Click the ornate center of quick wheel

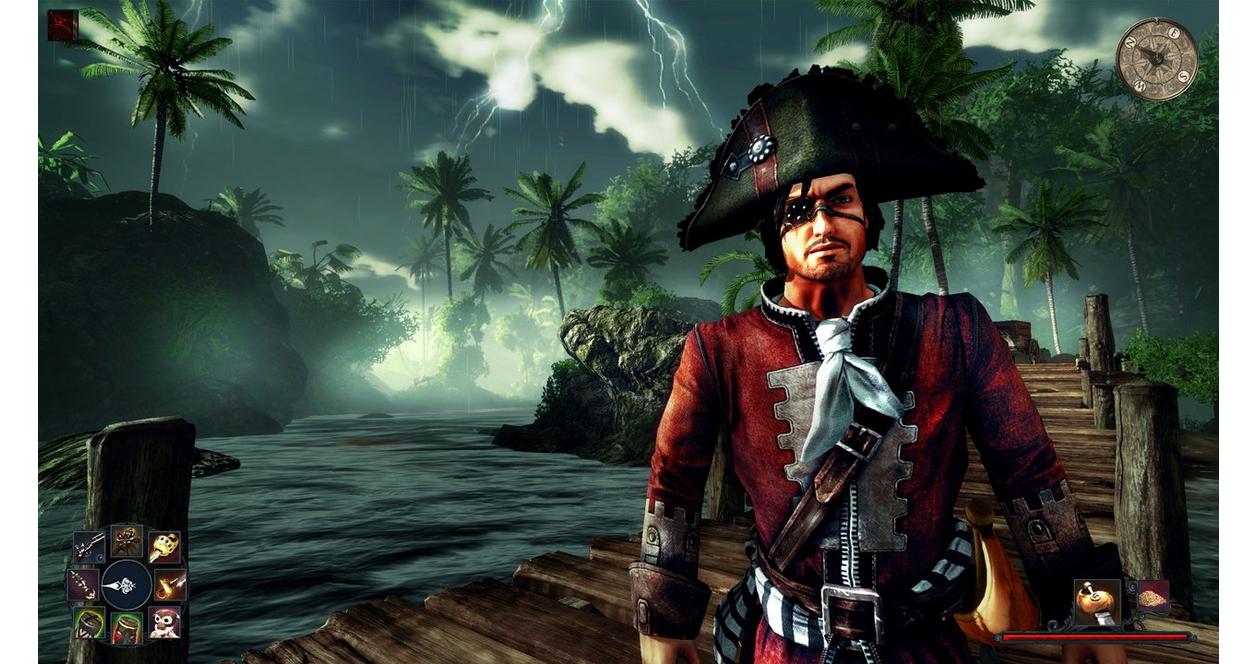tap(126, 585)
